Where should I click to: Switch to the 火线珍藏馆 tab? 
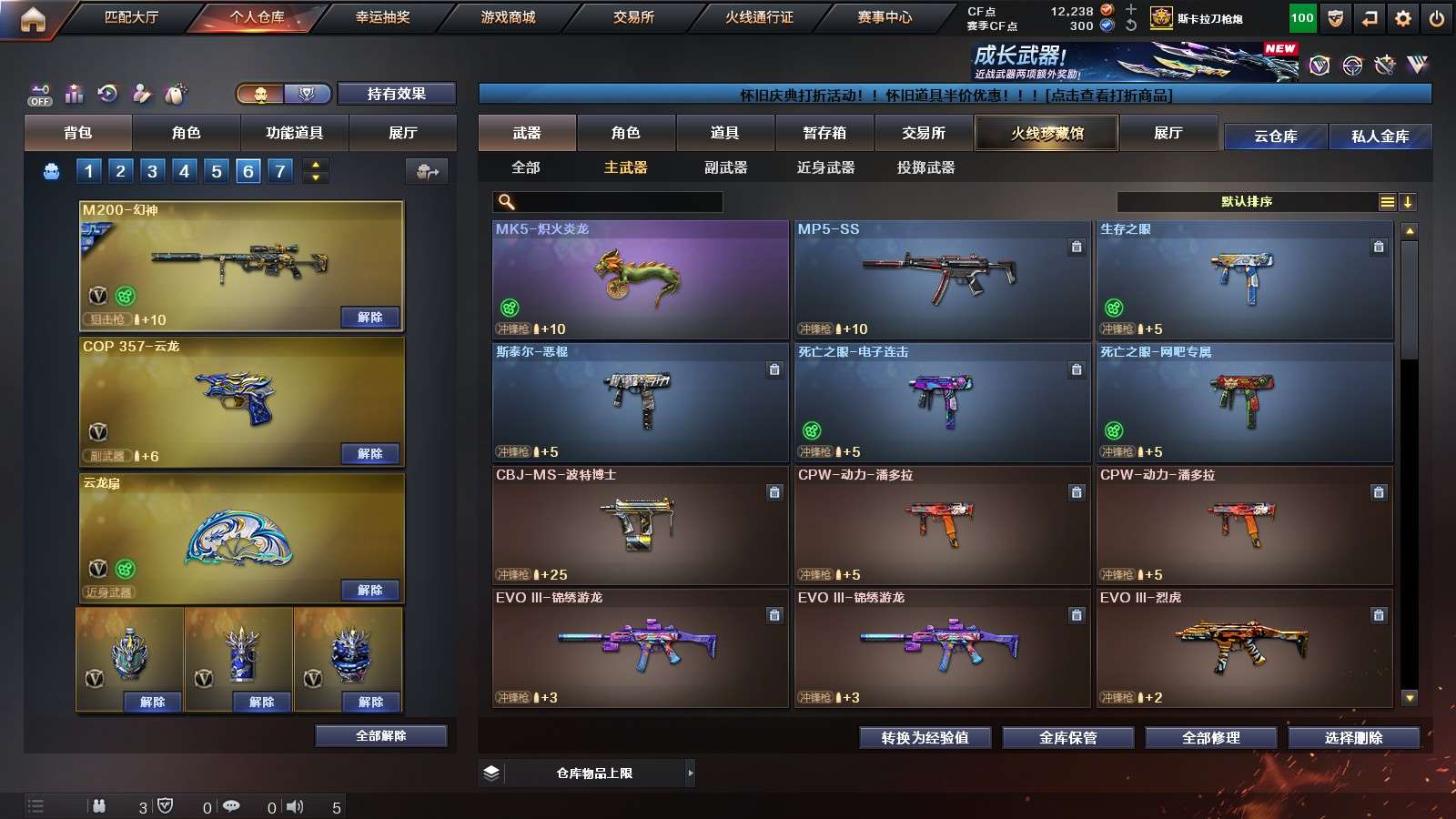tap(1046, 133)
